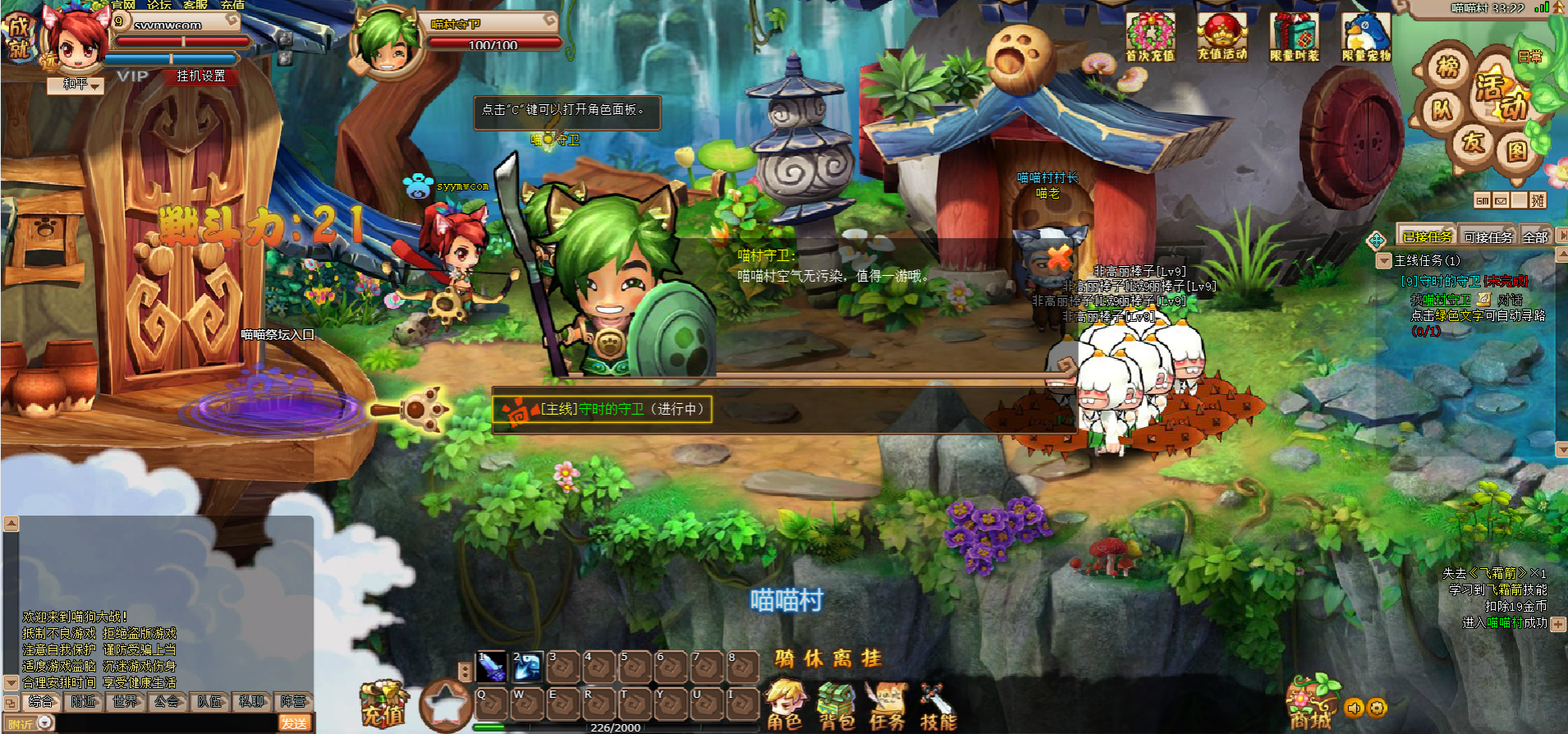
Task: Open the 队 team button
Action: coord(1442,109)
